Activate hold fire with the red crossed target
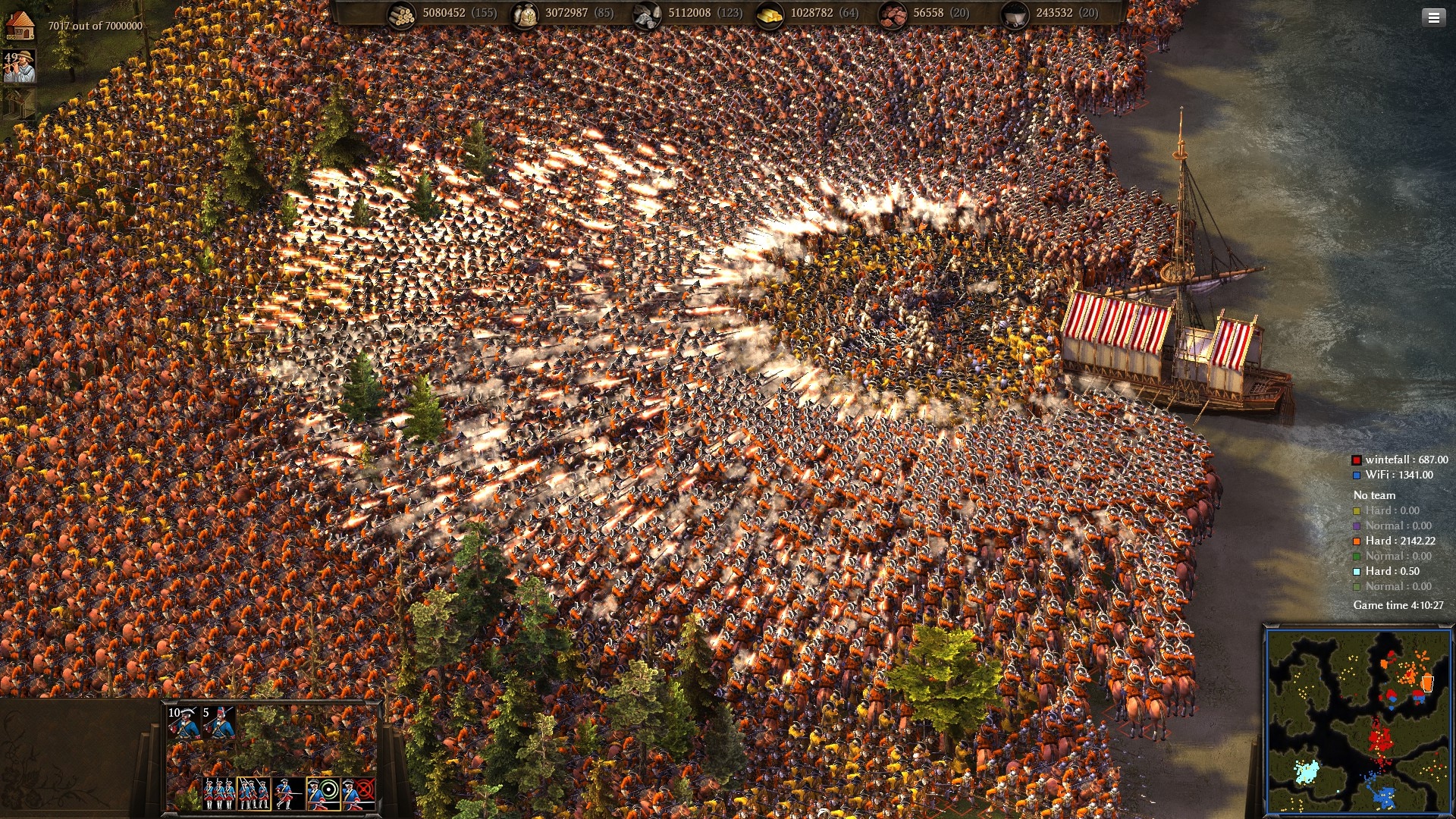This screenshot has width=1456, height=819. pos(358,793)
